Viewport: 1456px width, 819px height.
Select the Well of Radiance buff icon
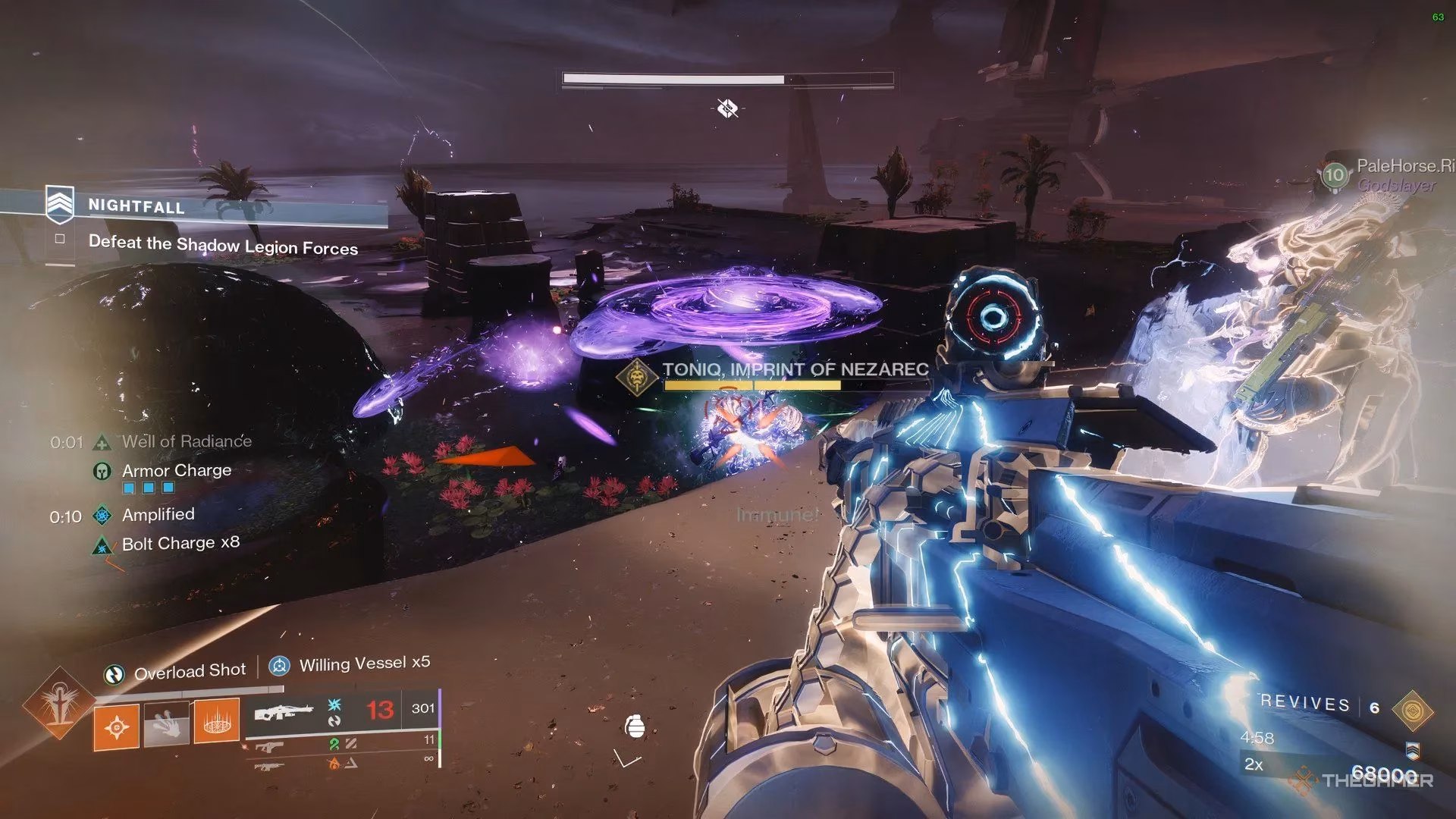click(x=101, y=442)
